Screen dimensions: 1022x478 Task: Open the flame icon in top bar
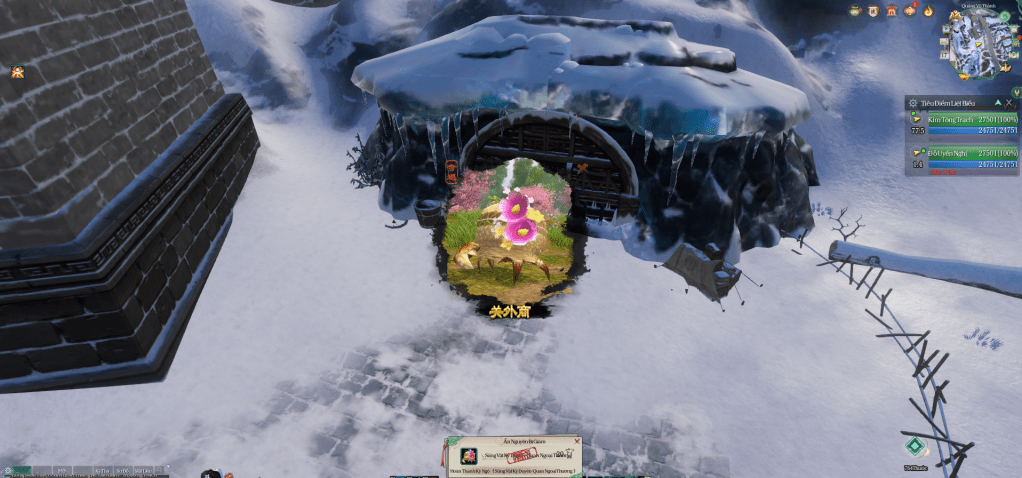pyautogui.click(x=929, y=11)
